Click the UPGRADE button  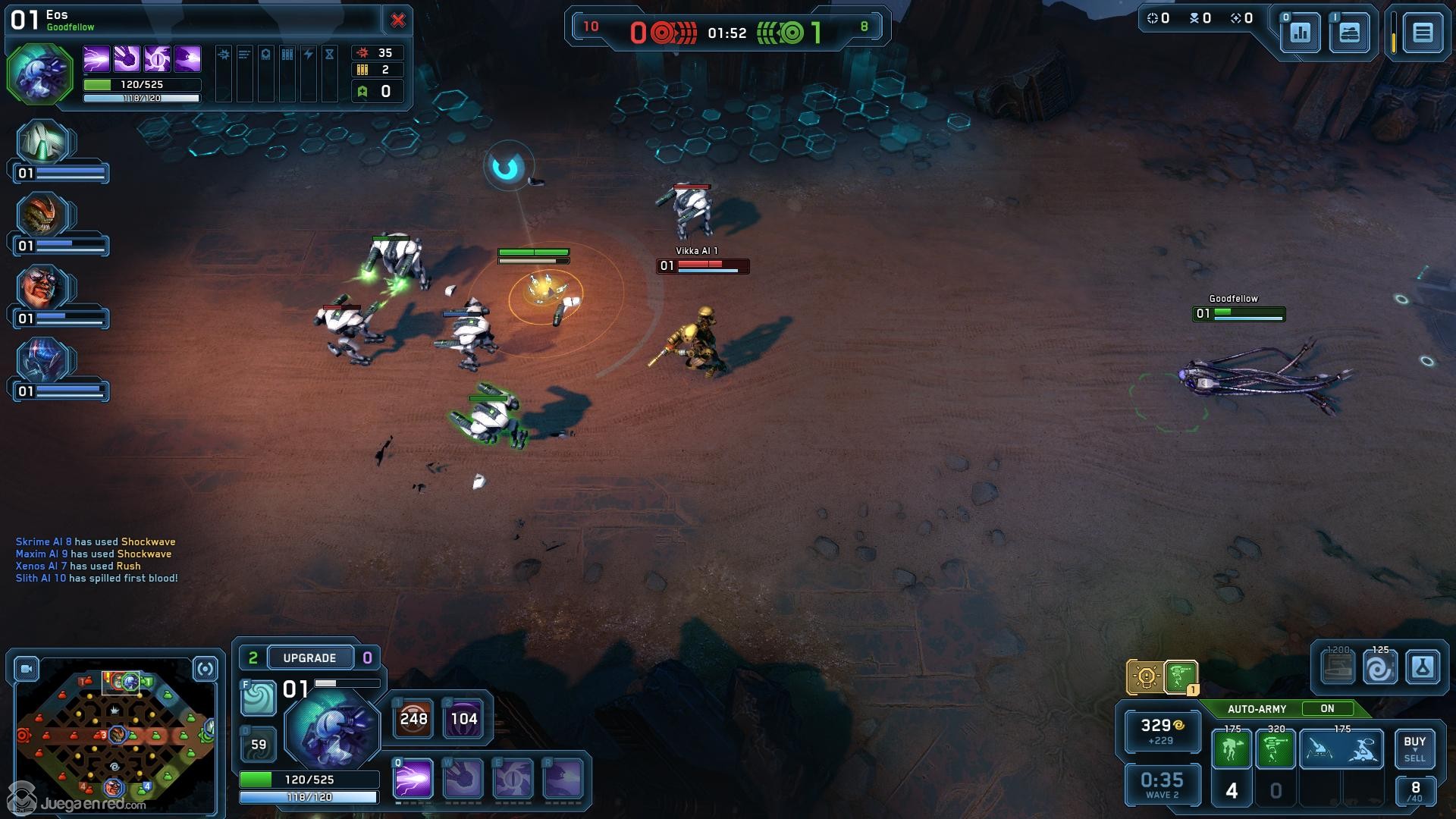tap(309, 657)
